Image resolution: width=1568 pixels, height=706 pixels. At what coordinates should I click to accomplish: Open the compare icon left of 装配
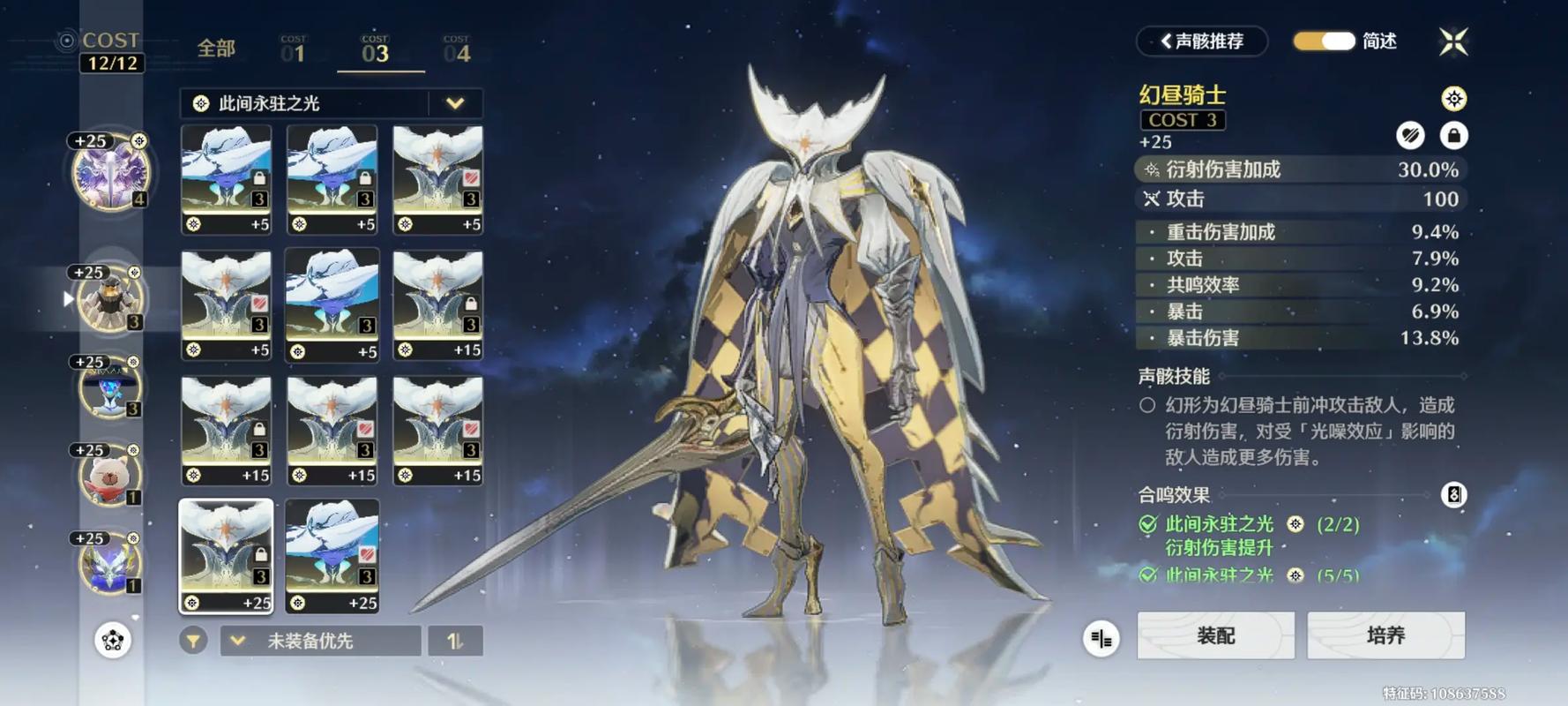1101,638
